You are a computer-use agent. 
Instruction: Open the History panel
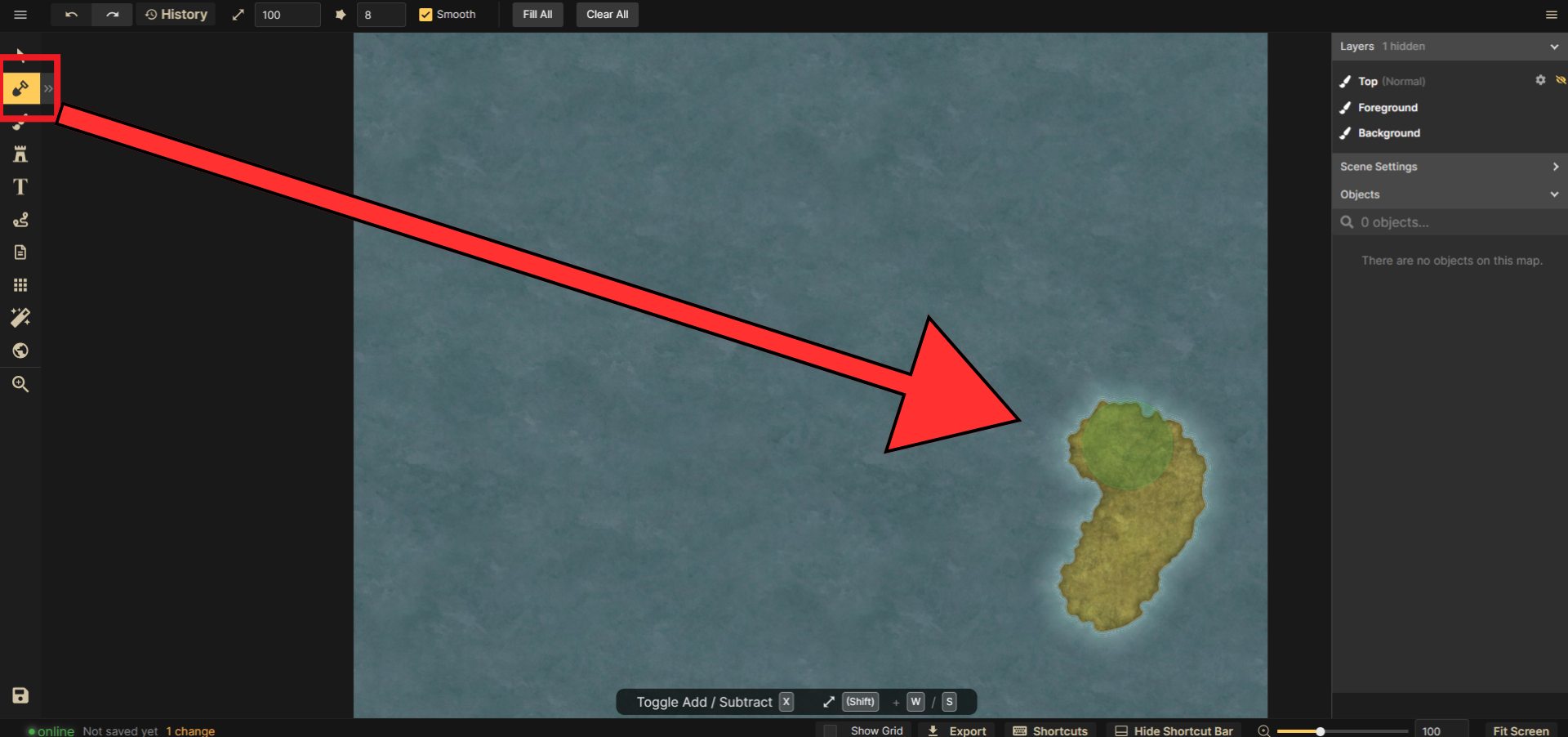(176, 15)
